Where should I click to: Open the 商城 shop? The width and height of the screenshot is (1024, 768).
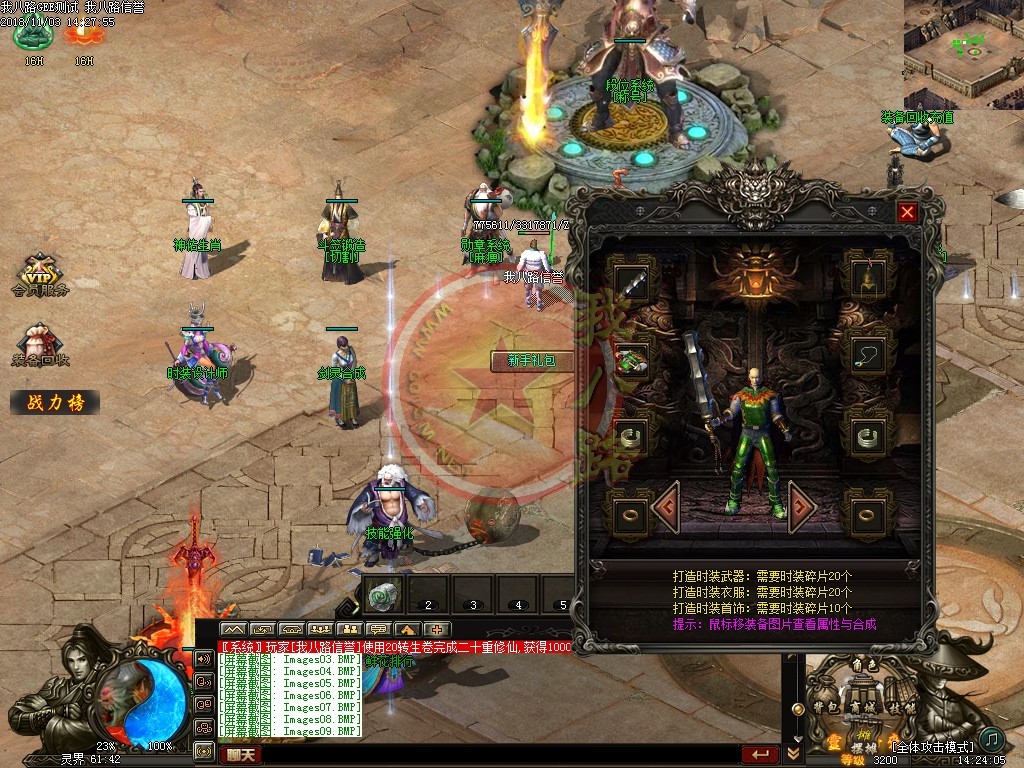(x=862, y=706)
